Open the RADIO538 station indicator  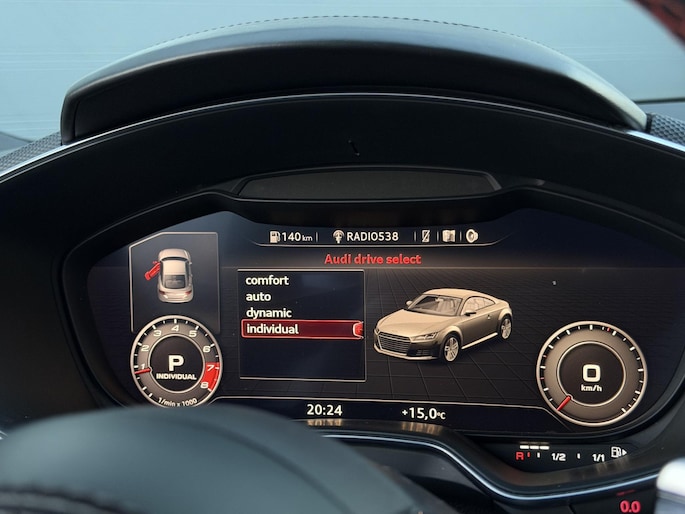pyautogui.click(x=366, y=236)
